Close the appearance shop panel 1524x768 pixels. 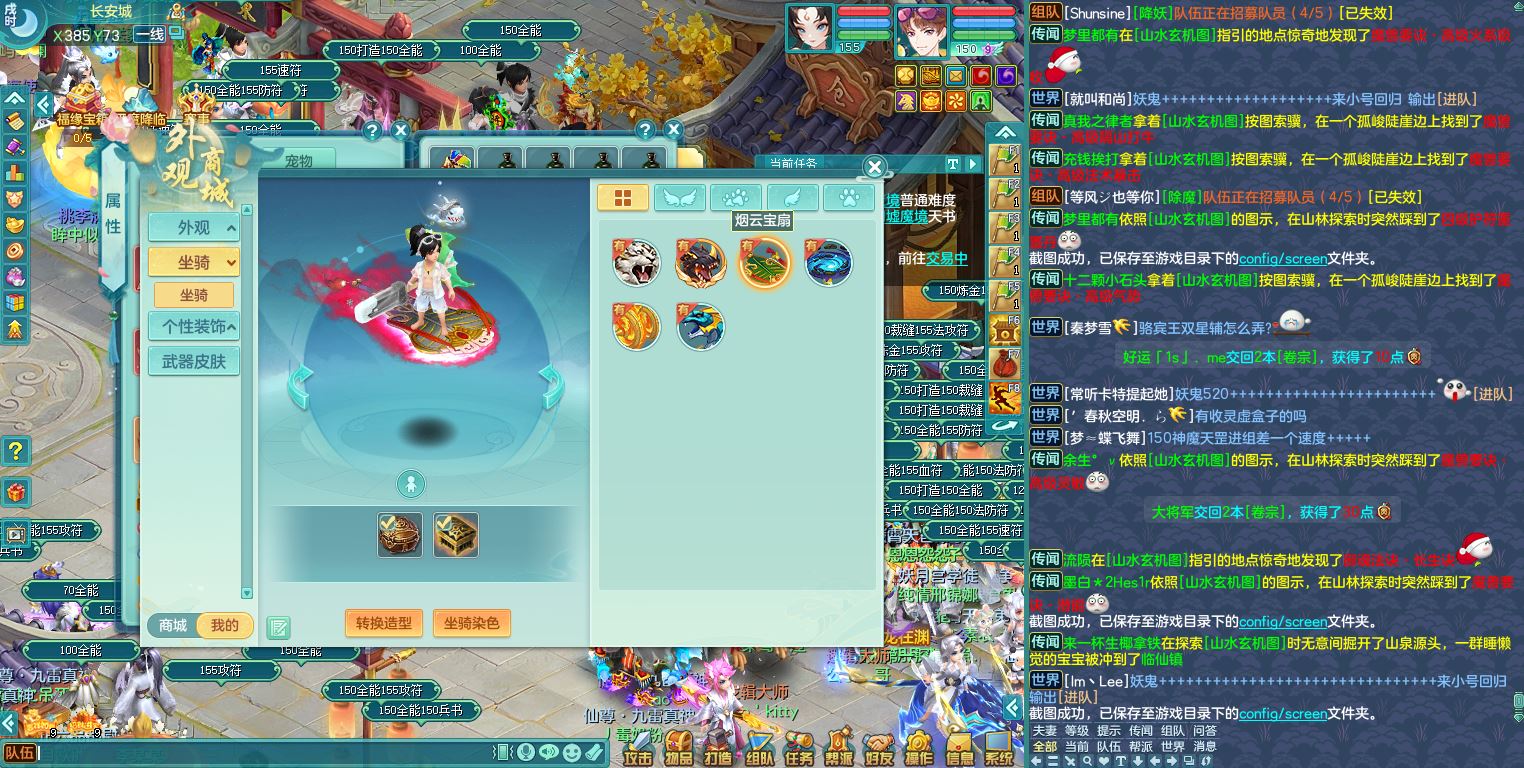click(874, 168)
